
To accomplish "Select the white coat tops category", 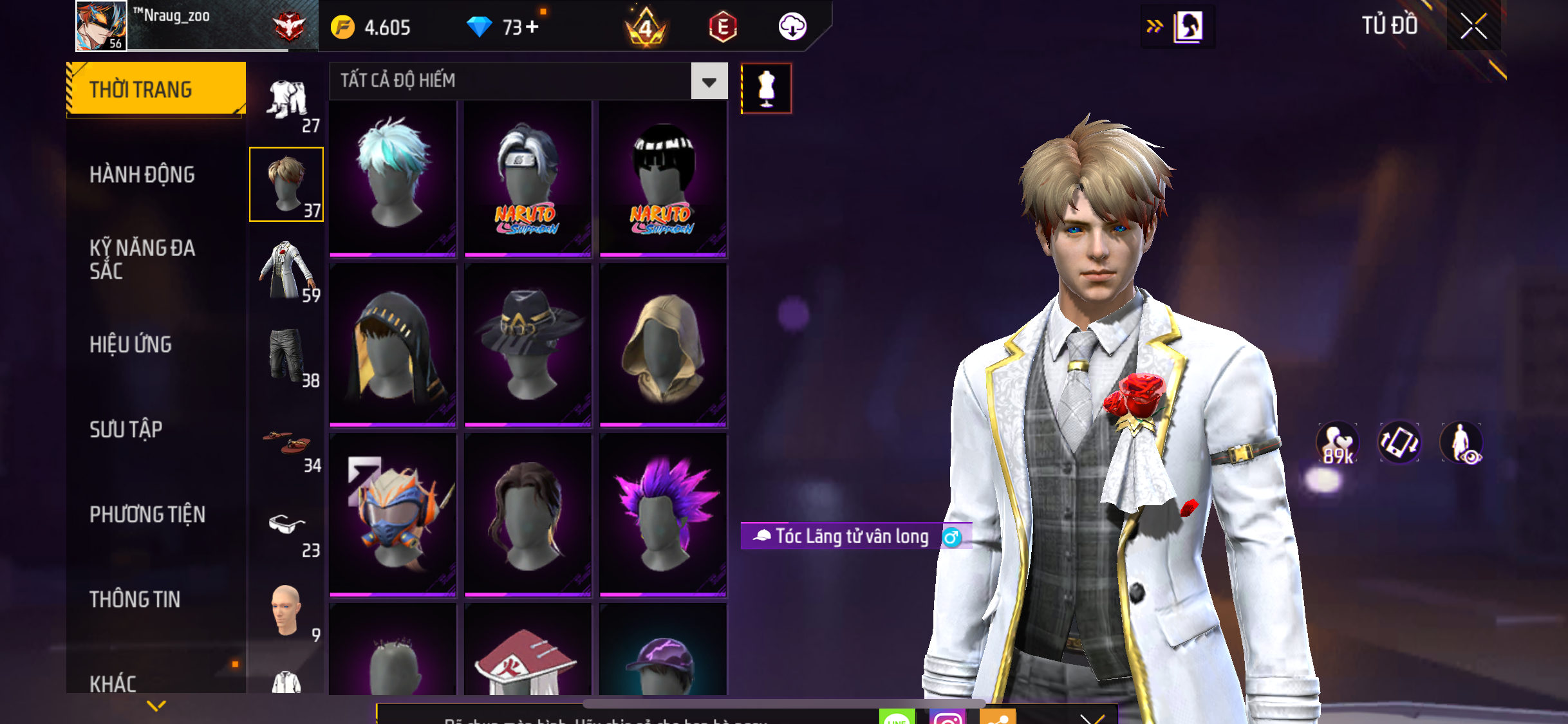I will pyautogui.click(x=286, y=270).
